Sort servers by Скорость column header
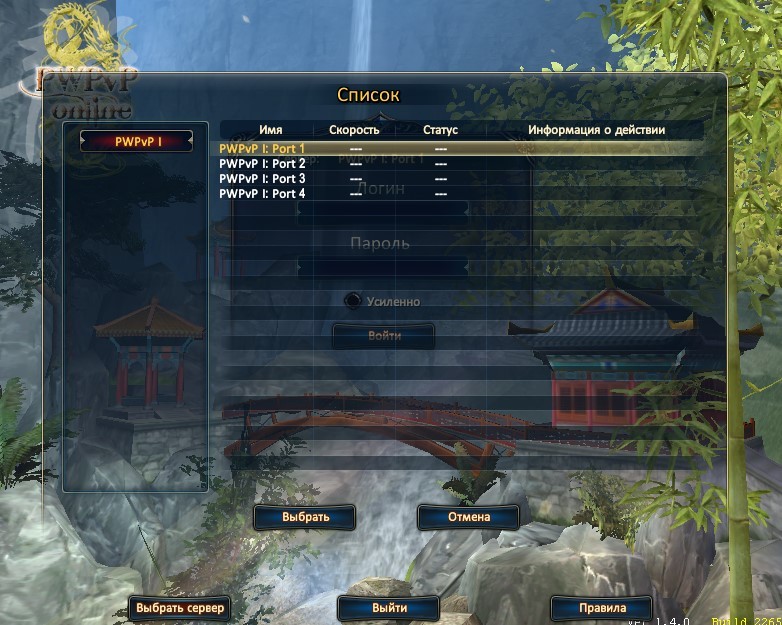This screenshot has width=782, height=625. [x=354, y=130]
